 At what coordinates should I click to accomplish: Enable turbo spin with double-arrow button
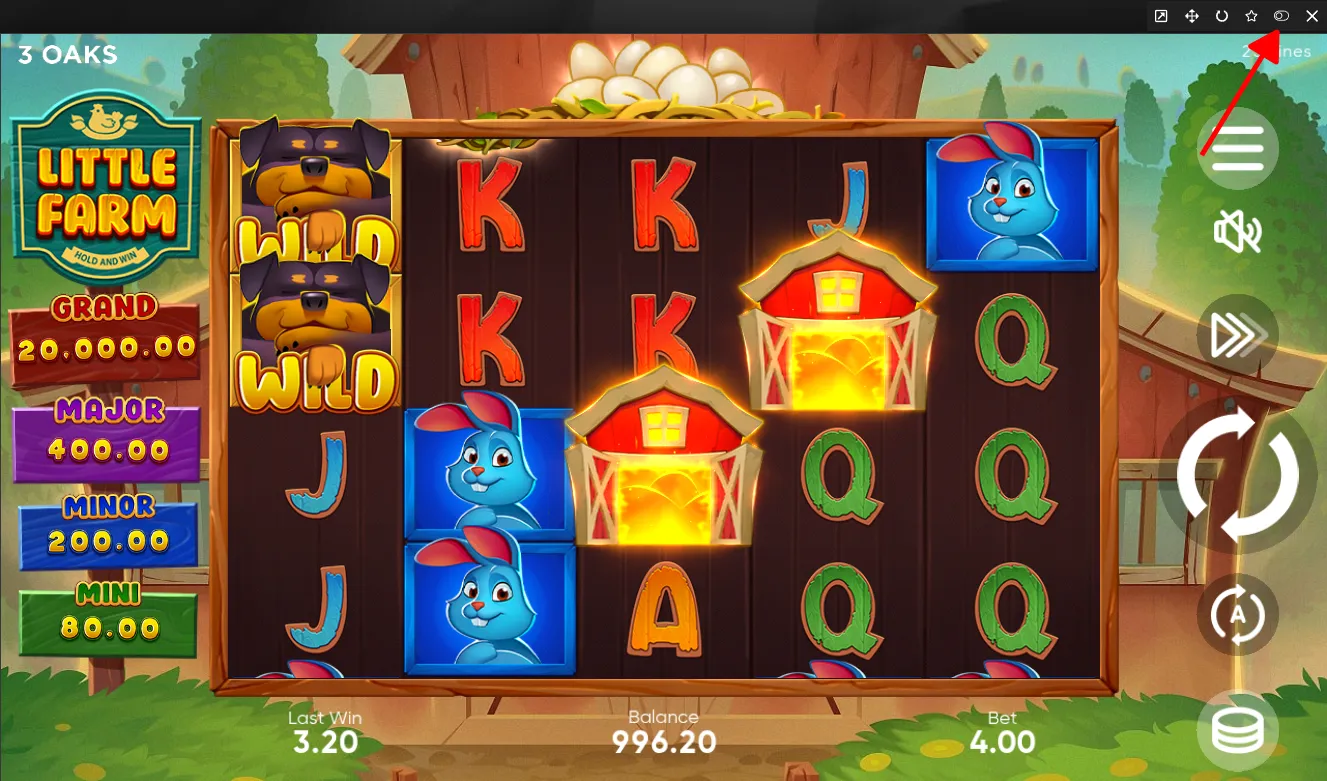(x=1238, y=336)
